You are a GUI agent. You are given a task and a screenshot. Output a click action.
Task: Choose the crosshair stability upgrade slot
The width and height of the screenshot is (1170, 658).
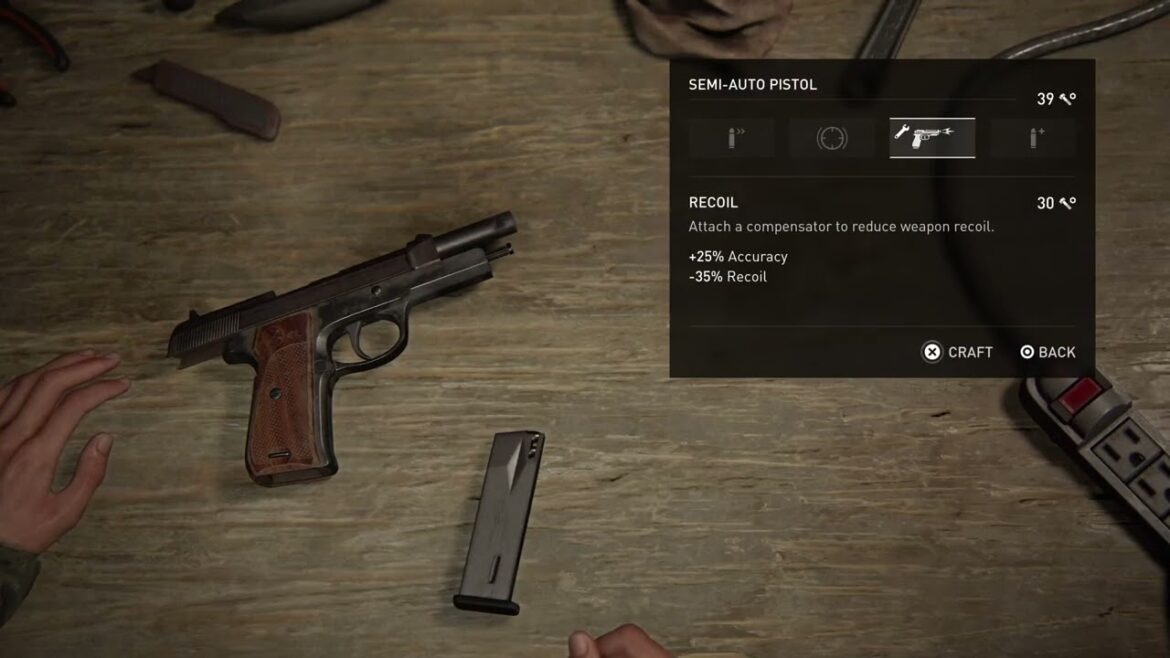pyautogui.click(x=831, y=138)
